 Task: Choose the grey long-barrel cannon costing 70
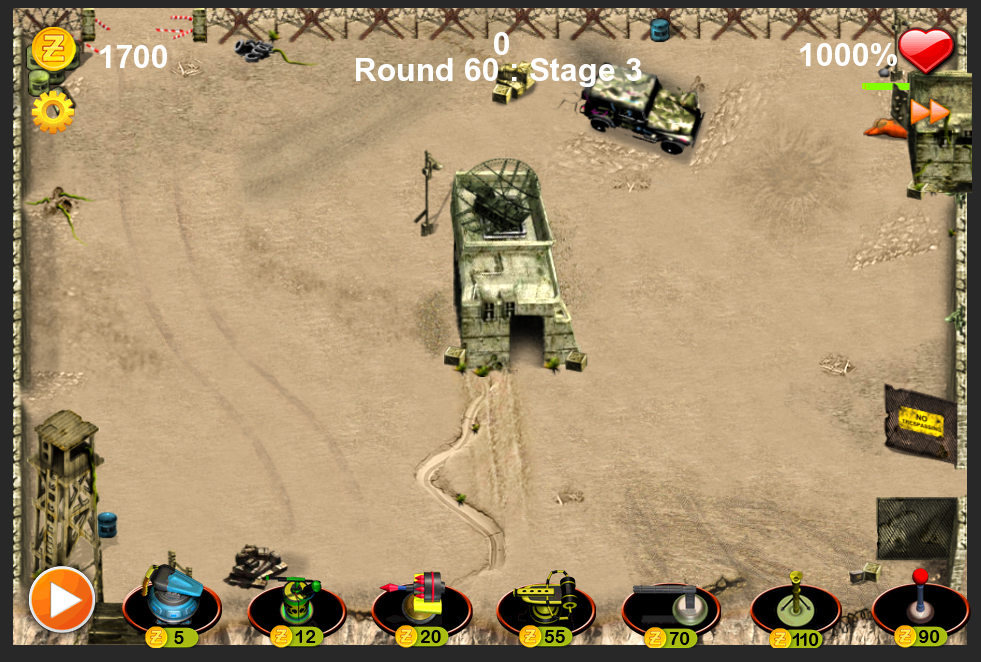tap(670, 601)
